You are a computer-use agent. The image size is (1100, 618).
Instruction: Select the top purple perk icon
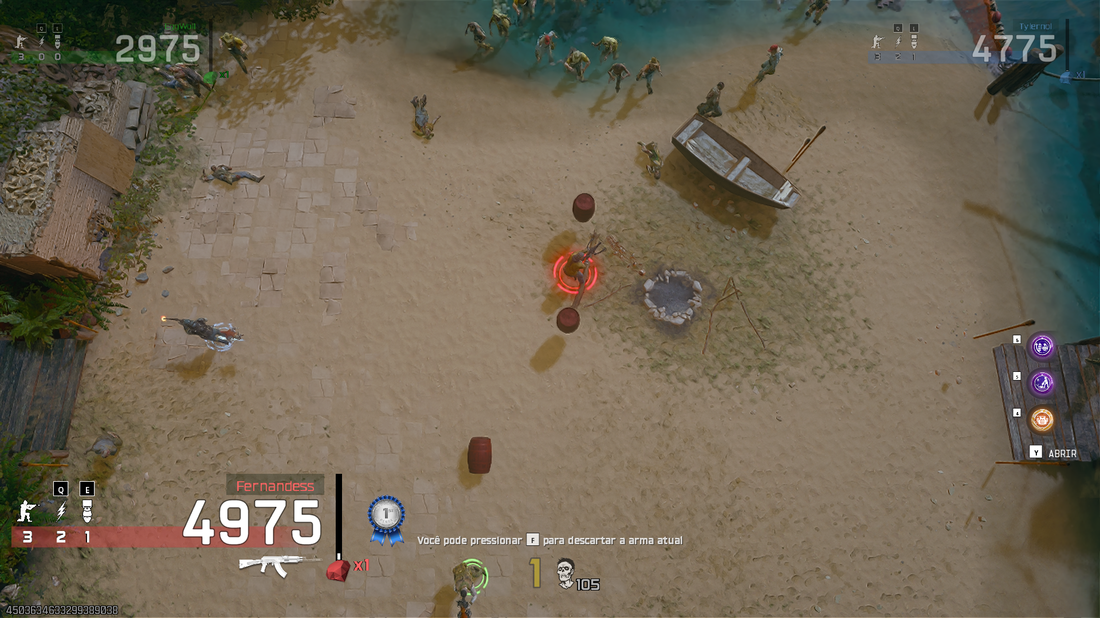coord(1042,346)
